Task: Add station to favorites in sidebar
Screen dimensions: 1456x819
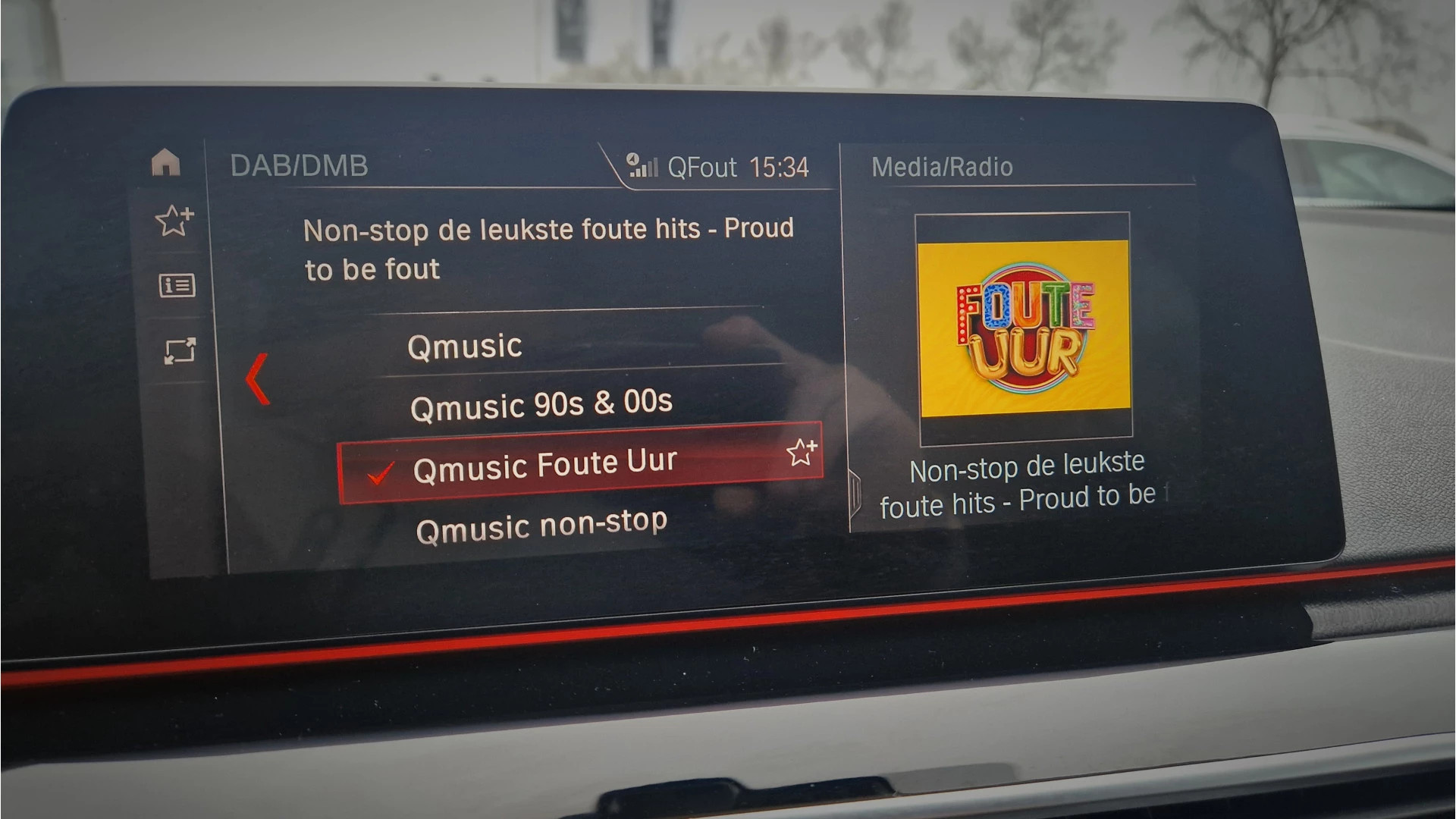Action: (174, 220)
